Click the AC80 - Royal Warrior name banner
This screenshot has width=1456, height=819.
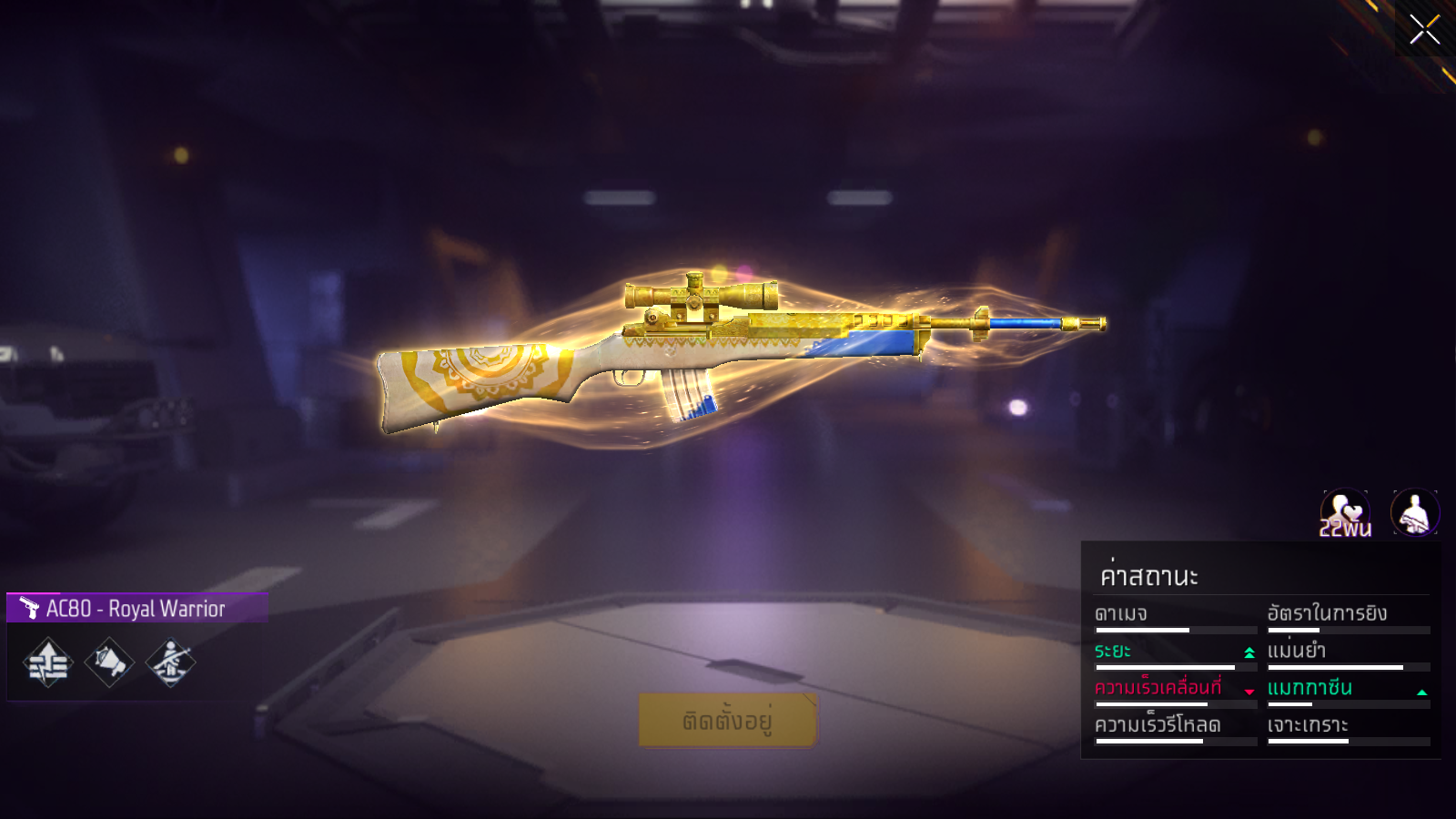click(136, 608)
